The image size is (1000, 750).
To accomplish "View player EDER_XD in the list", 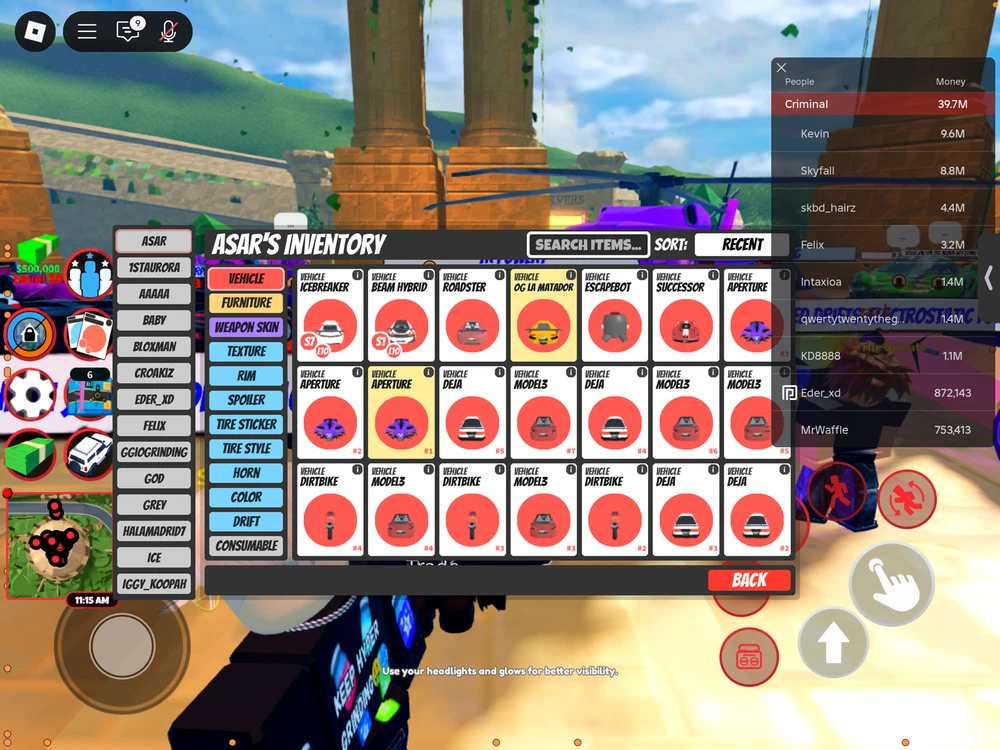I will tap(154, 400).
